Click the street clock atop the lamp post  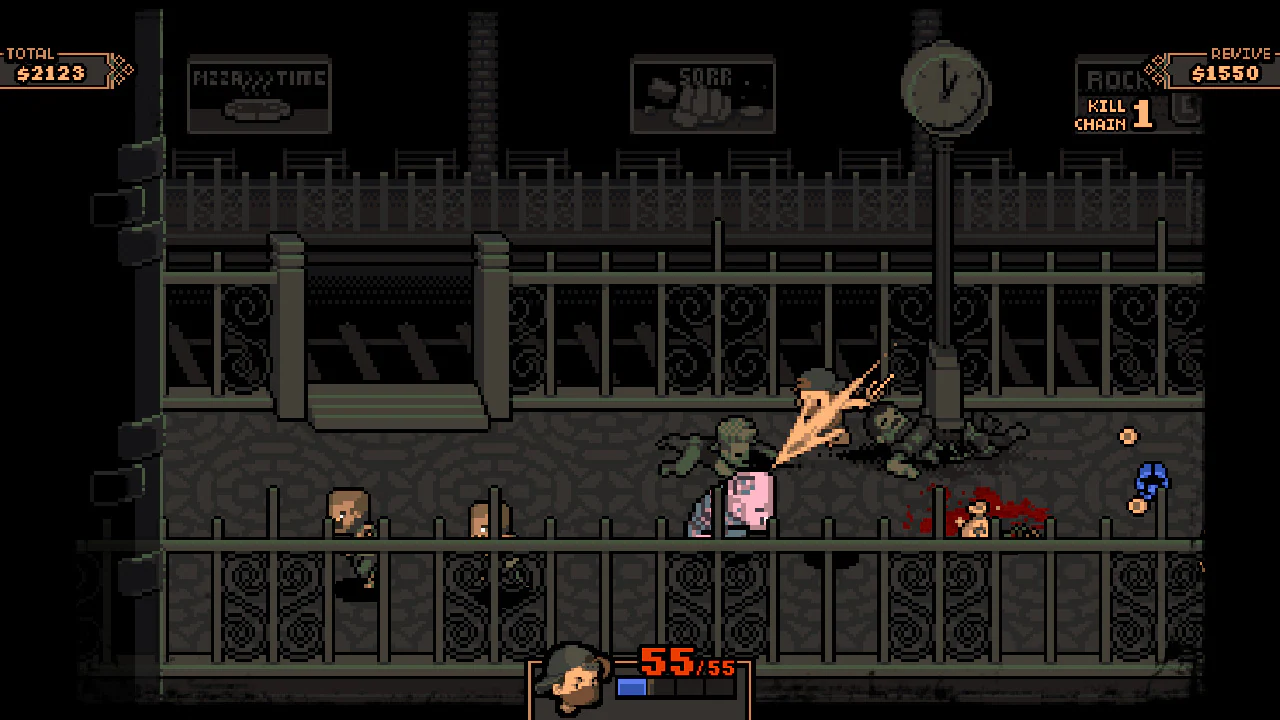click(946, 88)
